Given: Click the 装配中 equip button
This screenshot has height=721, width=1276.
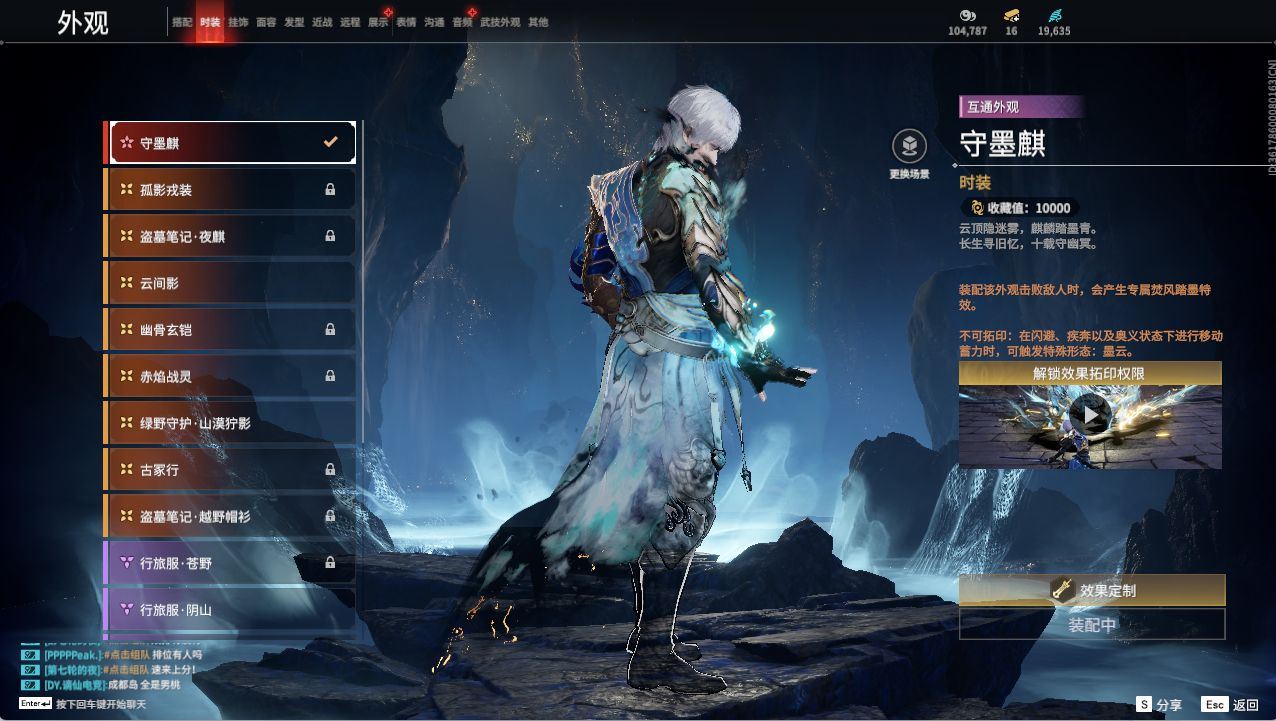Looking at the screenshot, I should tap(1092, 625).
